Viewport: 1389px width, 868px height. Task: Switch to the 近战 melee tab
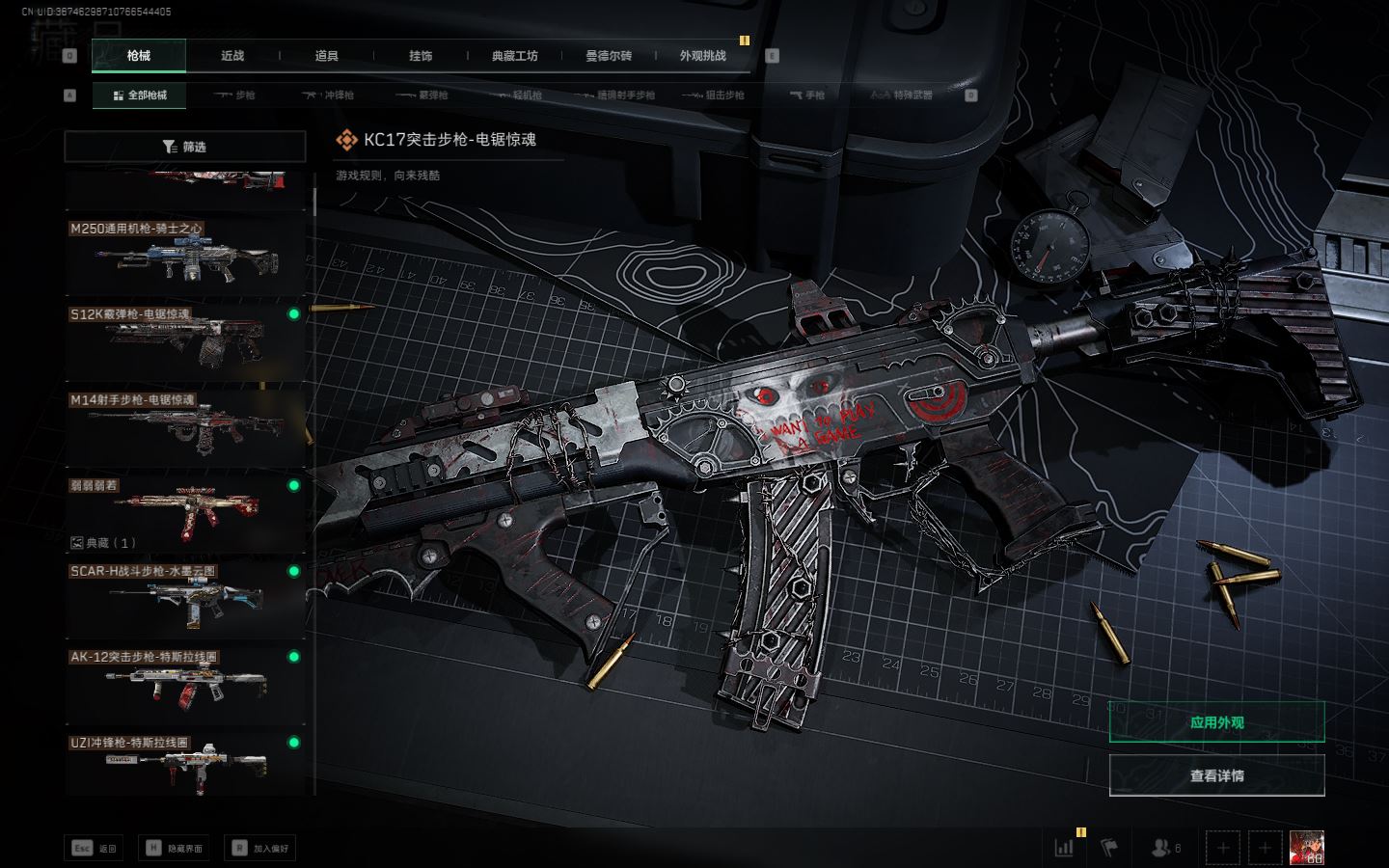pyautogui.click(x=232, y=56)
